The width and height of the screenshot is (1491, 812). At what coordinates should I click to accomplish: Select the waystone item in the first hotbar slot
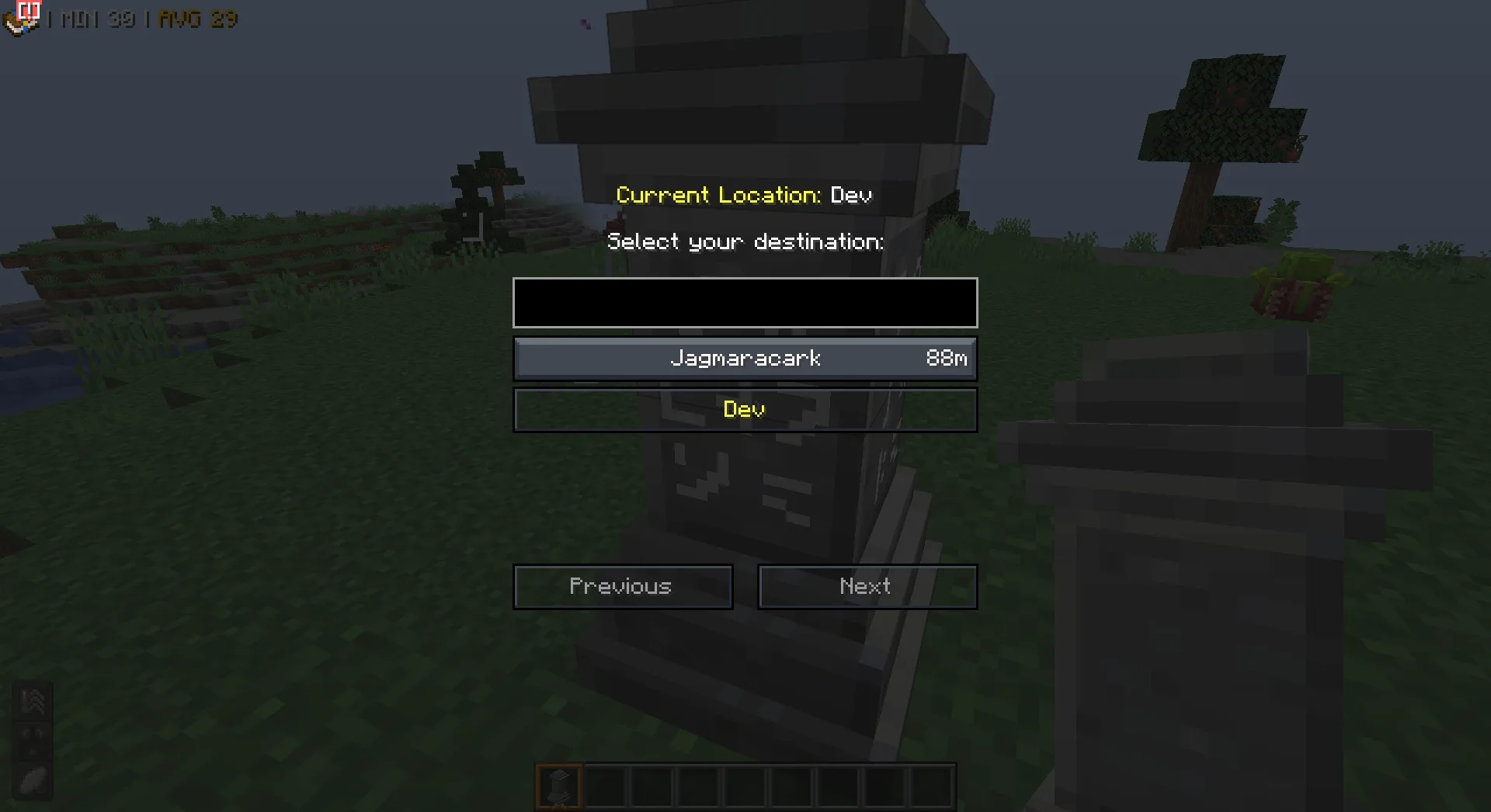pyautogui.click(x=558, y=785)
